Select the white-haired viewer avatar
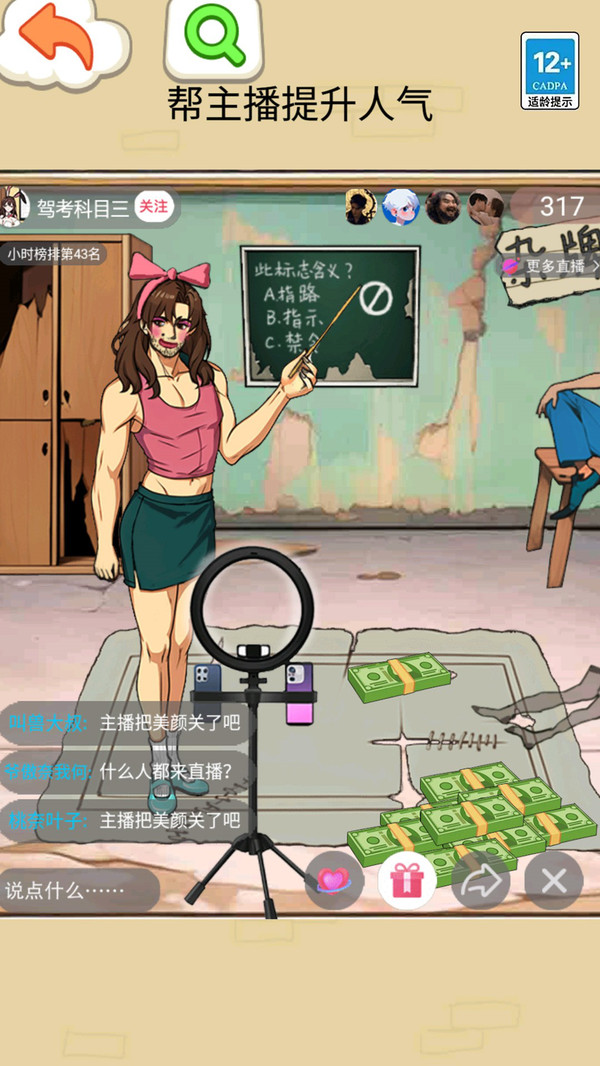 400,207
